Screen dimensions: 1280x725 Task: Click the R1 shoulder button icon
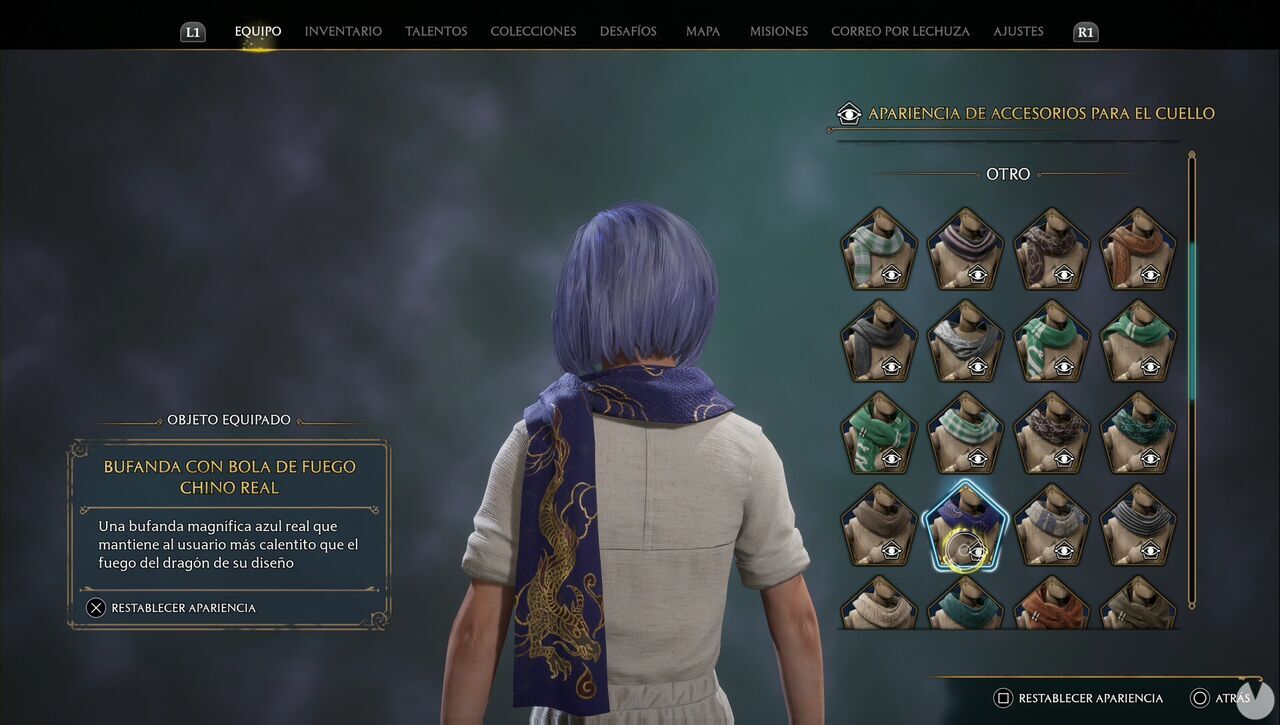[x=1085, y=31]
